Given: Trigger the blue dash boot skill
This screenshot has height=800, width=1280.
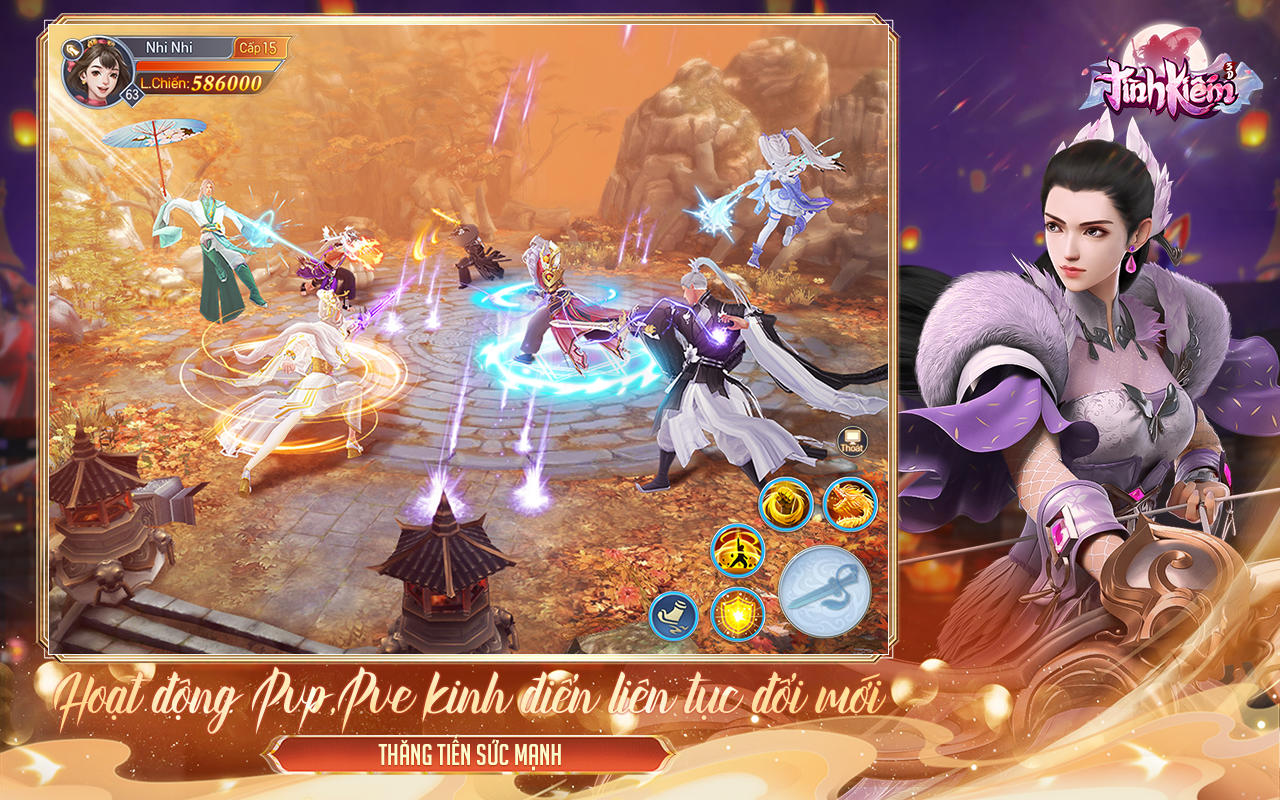Looking at the screenshot, I should click(675, 613).
